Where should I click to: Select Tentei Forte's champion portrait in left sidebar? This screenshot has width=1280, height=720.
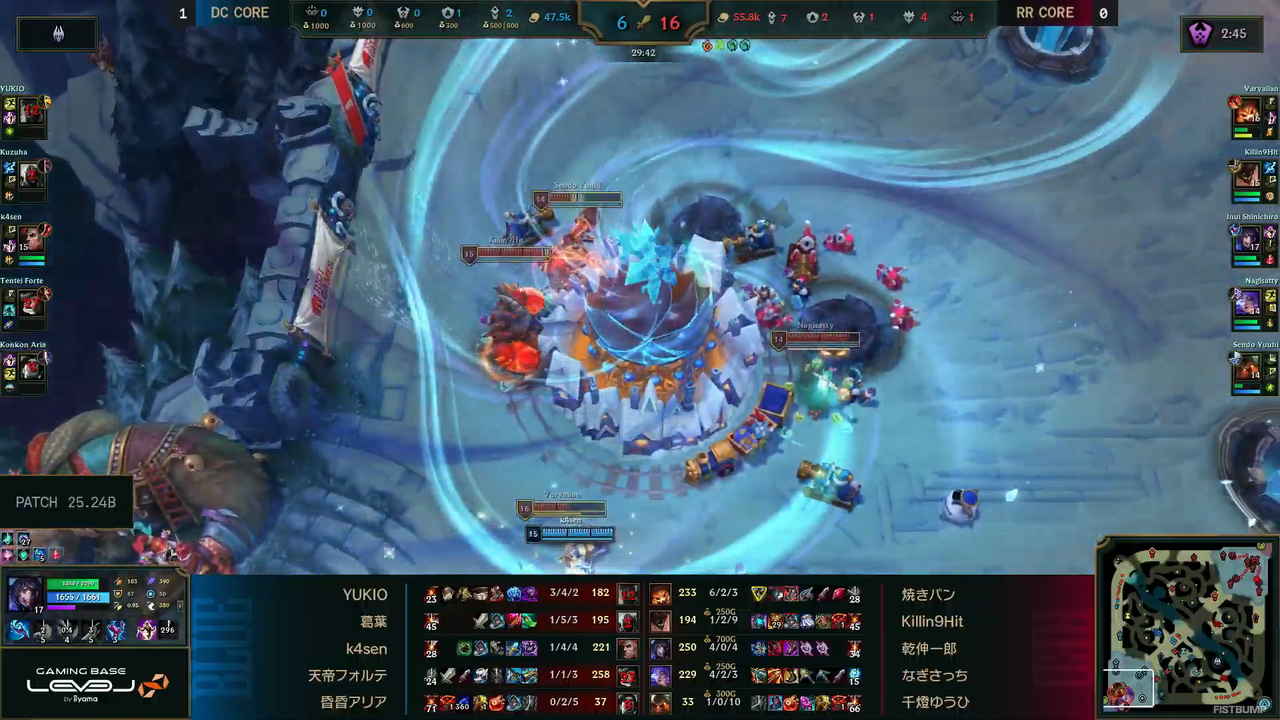(32, 303)
